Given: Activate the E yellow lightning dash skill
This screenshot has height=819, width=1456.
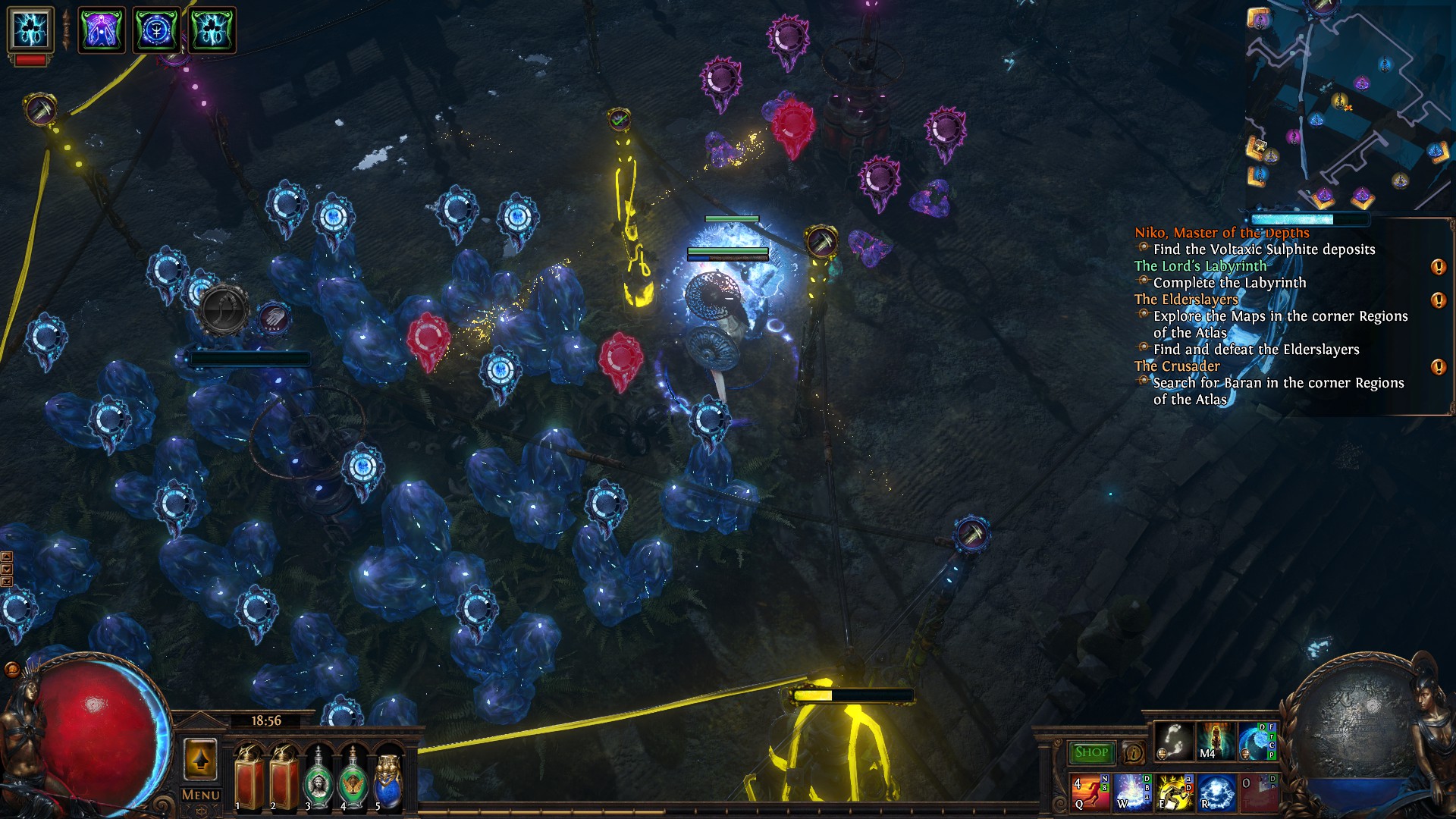Looking at the screenshot, I should 1174,792.
